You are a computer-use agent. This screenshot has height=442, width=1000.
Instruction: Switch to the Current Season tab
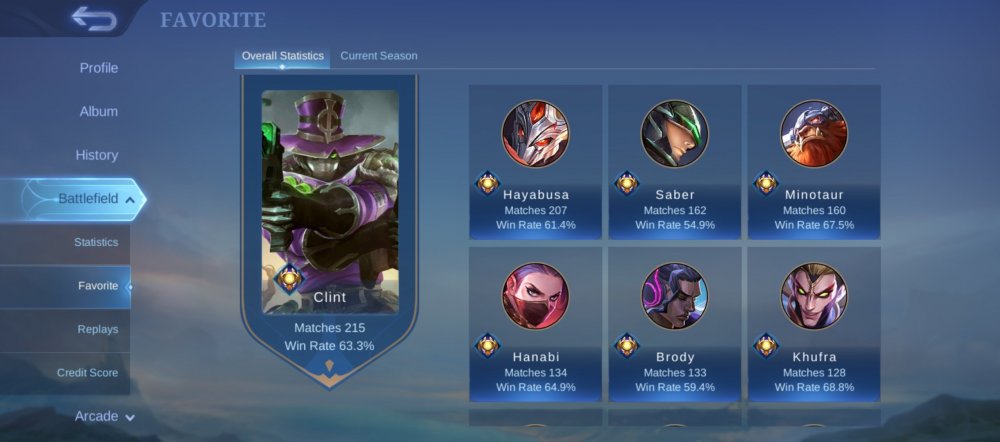click(x=379, y=56)
